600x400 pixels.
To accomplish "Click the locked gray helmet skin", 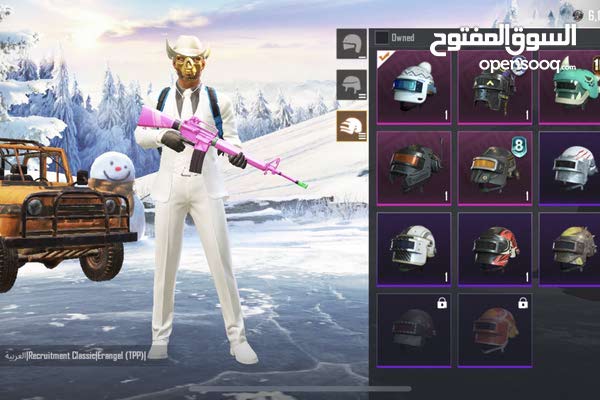I will click(x=413, y=328).
